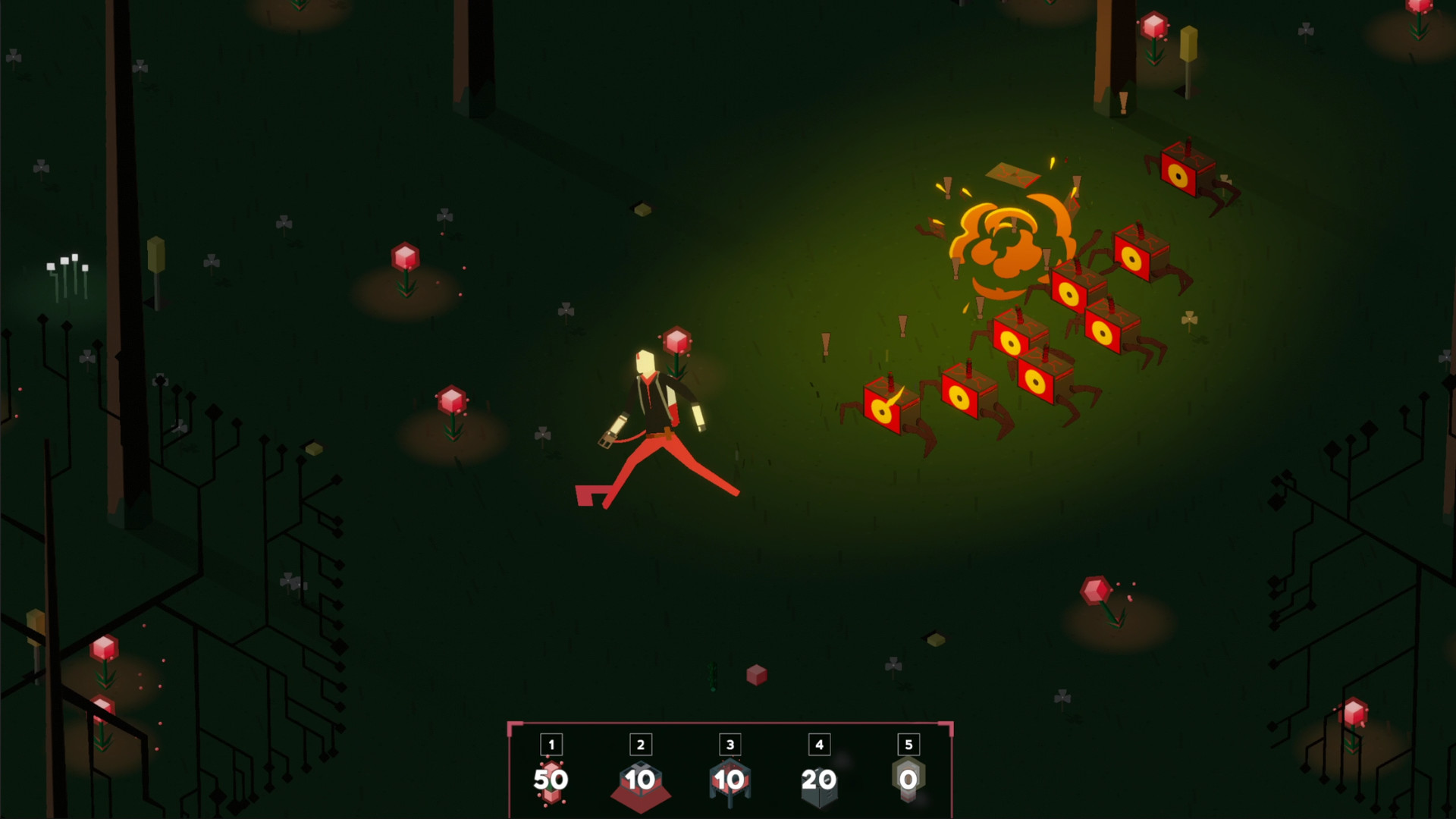The image size is (1456, 819).
Task: Click the '50' count under the crystal item
Action: click(x=552, y=779)
